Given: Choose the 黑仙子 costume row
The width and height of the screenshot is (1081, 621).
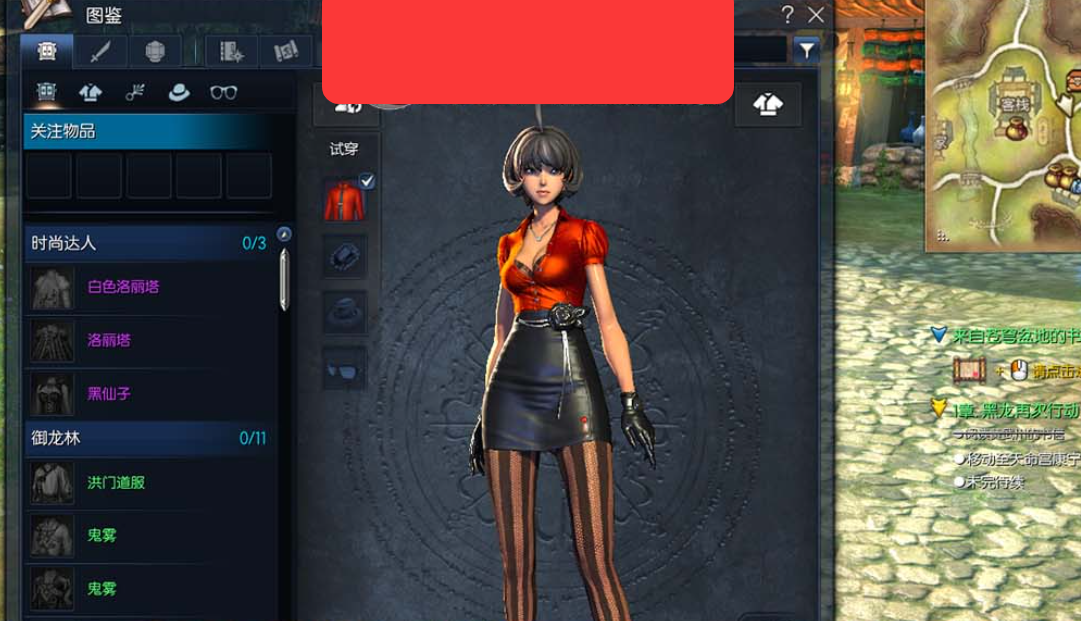Looking at the screenshot, I should [109, 394].
